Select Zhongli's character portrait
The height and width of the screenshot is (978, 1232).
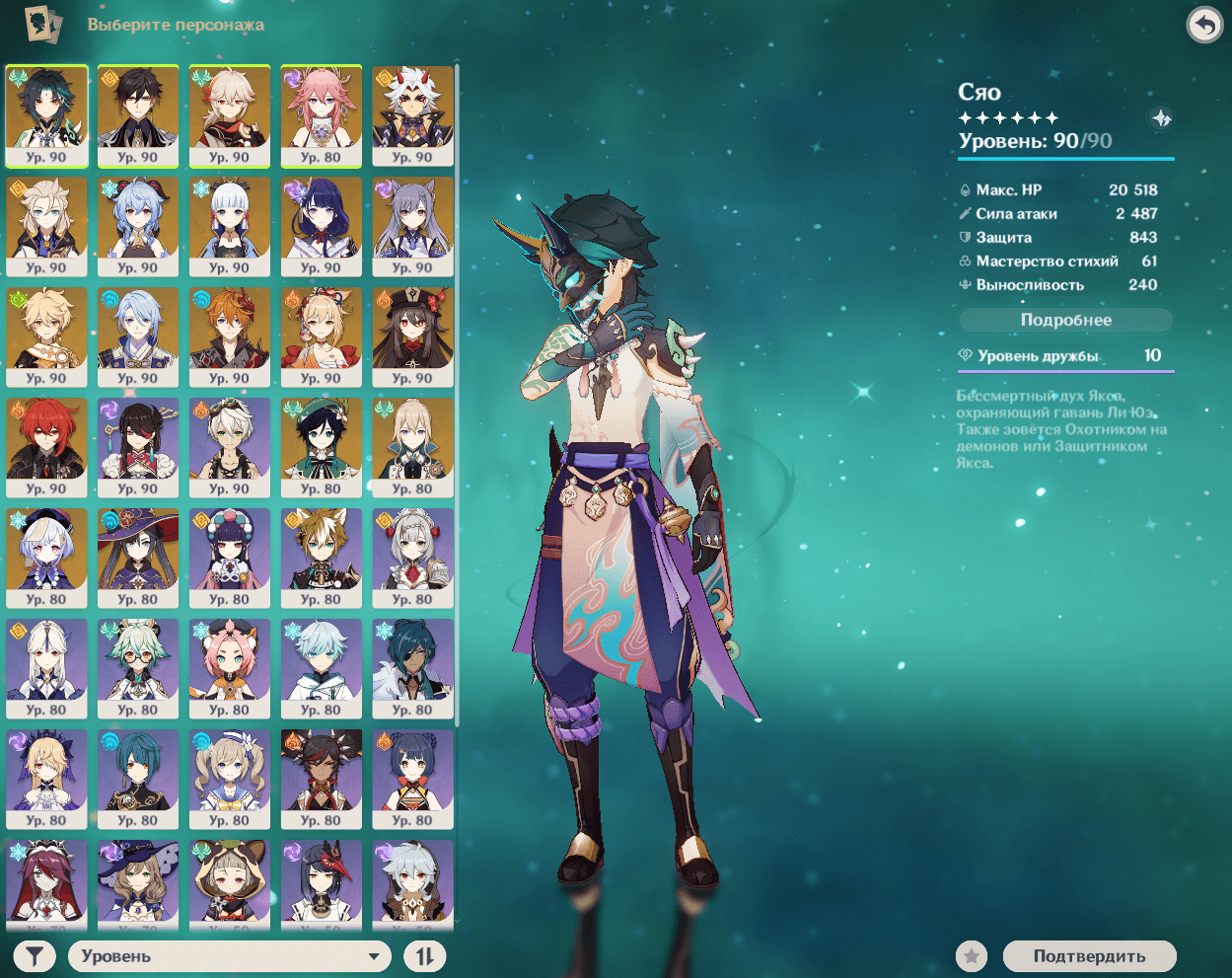pyautogui.click(x=138, y=115)
